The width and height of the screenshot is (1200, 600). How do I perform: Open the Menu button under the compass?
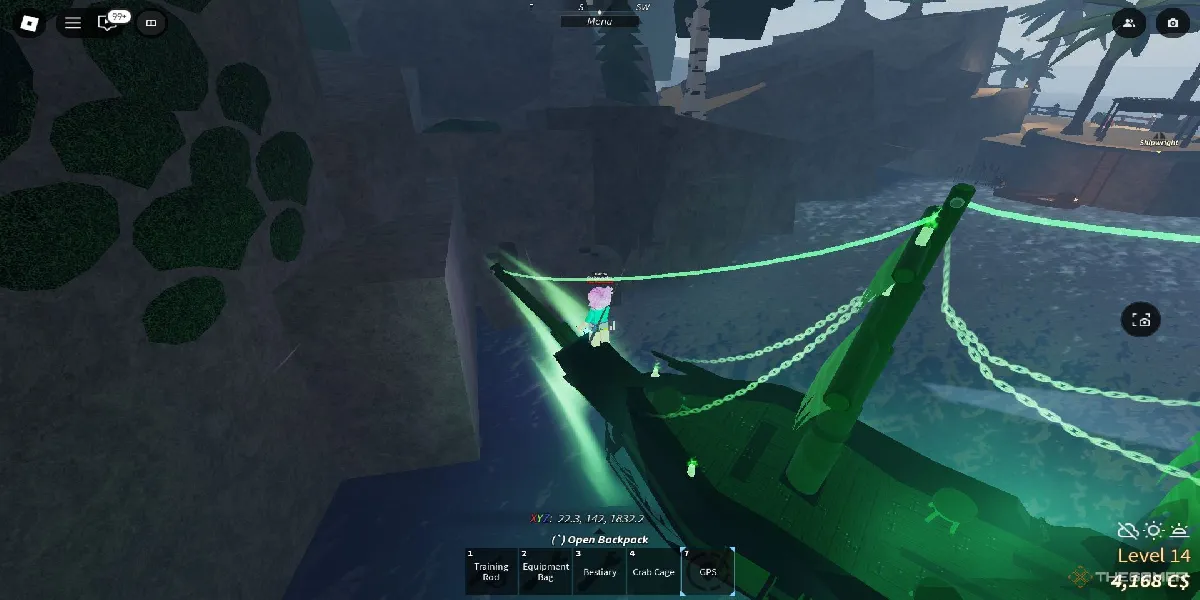click(x=600, y=21)
